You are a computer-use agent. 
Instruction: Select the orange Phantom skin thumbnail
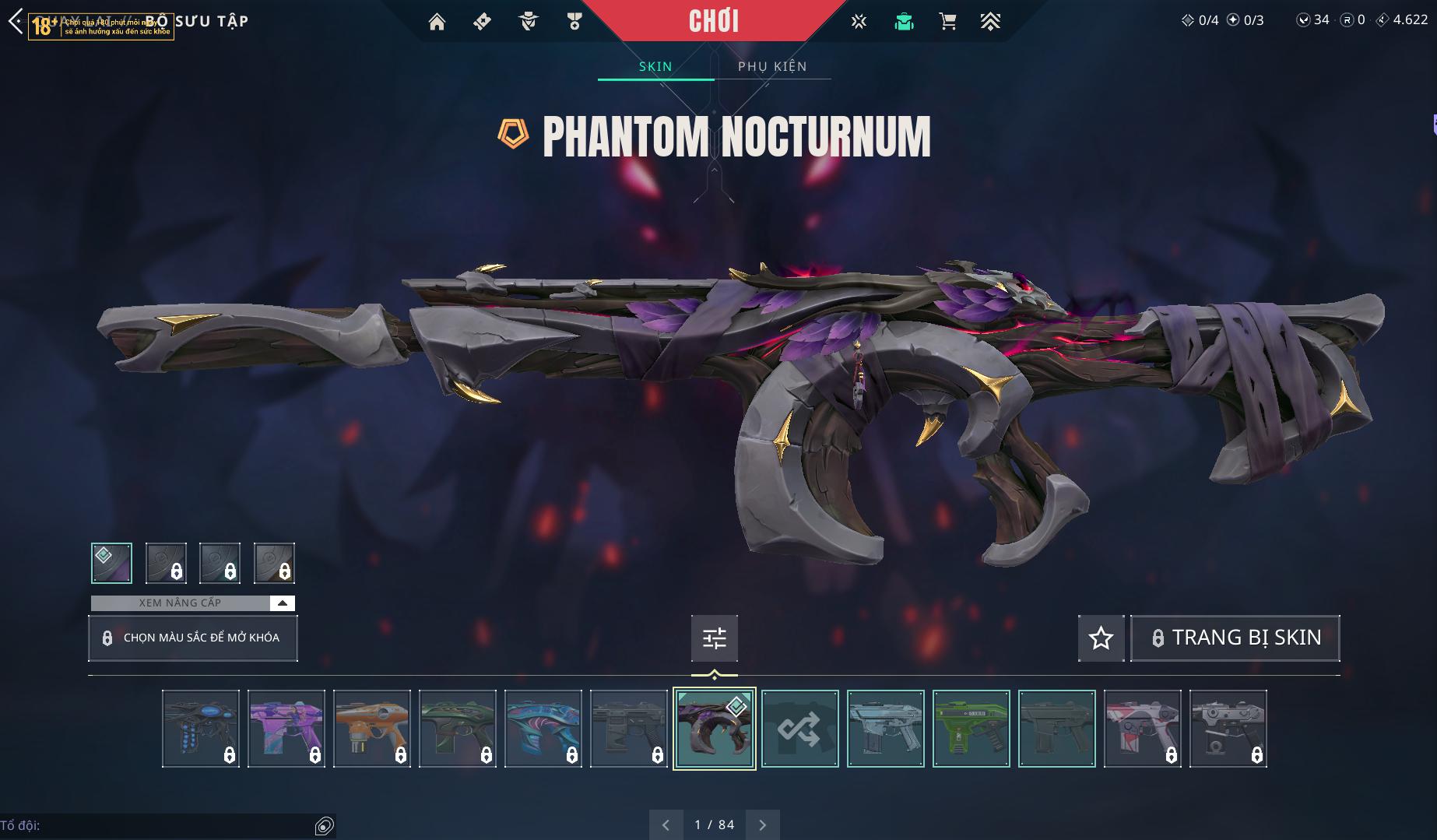(372, 729)
